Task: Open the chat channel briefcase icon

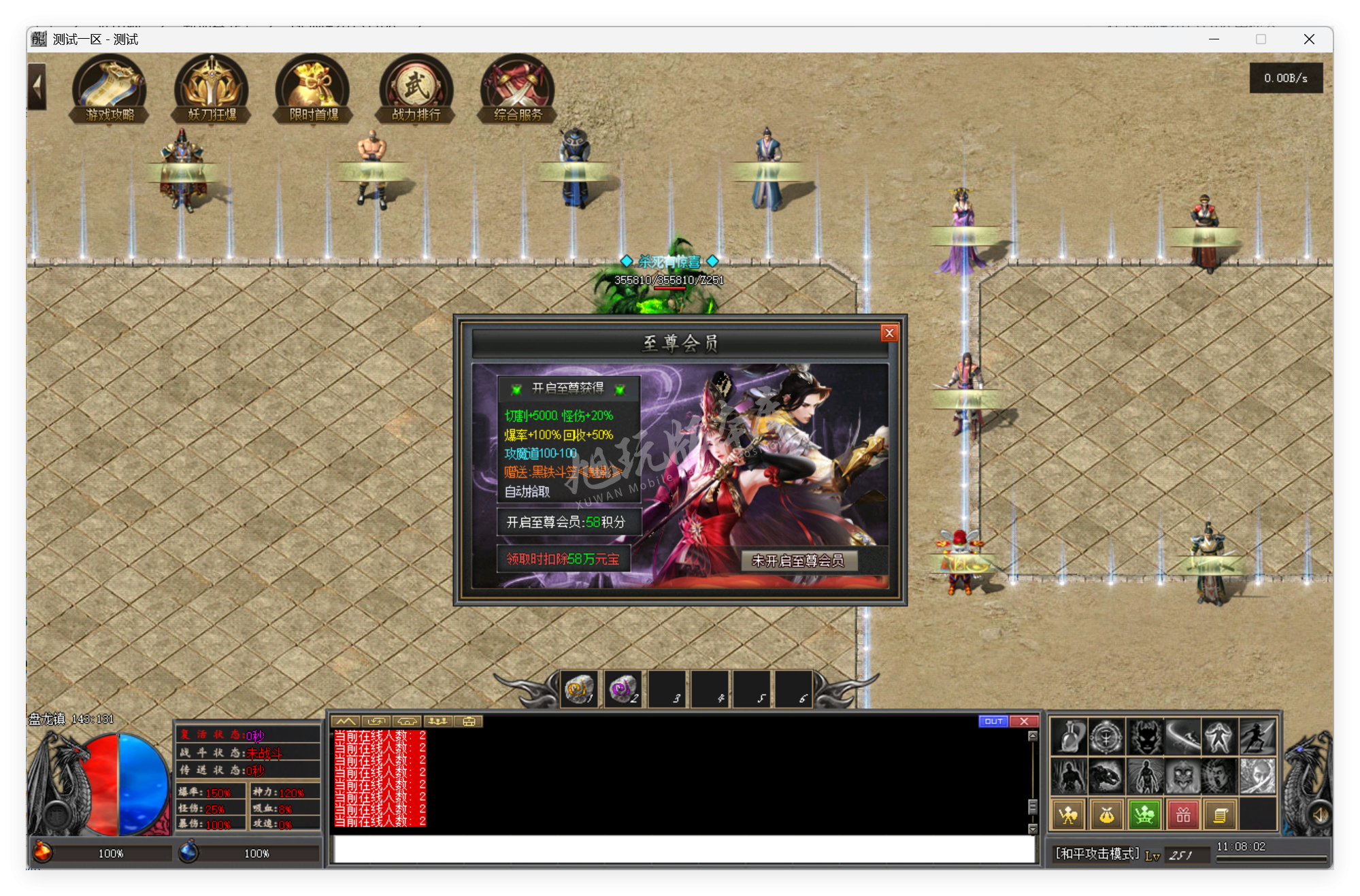Action: 467,720
